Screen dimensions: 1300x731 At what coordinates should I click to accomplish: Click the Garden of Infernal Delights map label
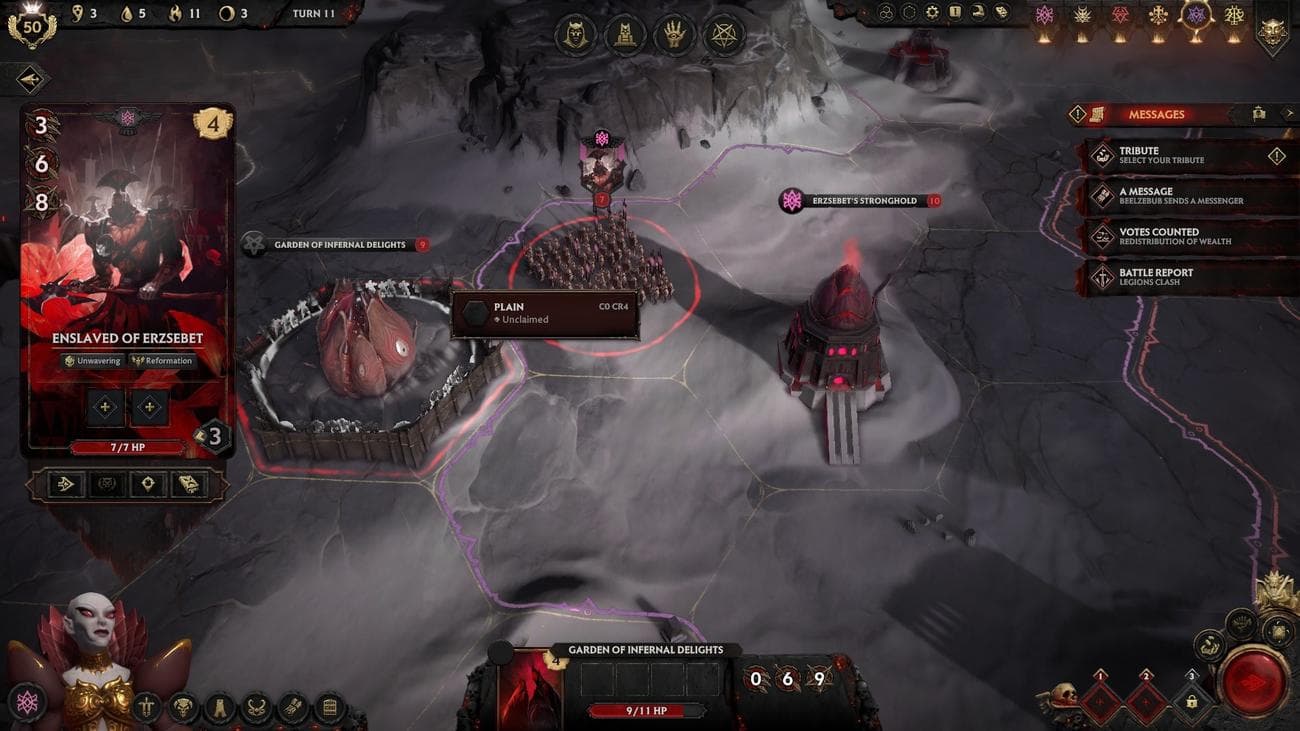338,244
